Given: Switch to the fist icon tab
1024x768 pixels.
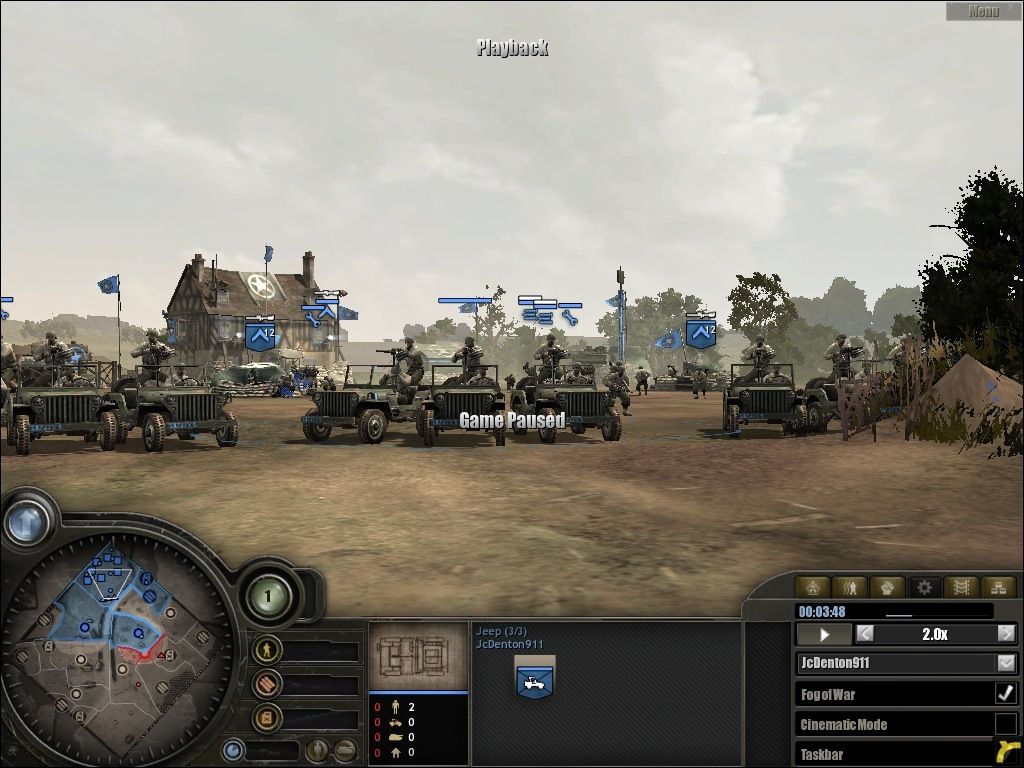Looking at the screenshot, I should click(887, 587).
